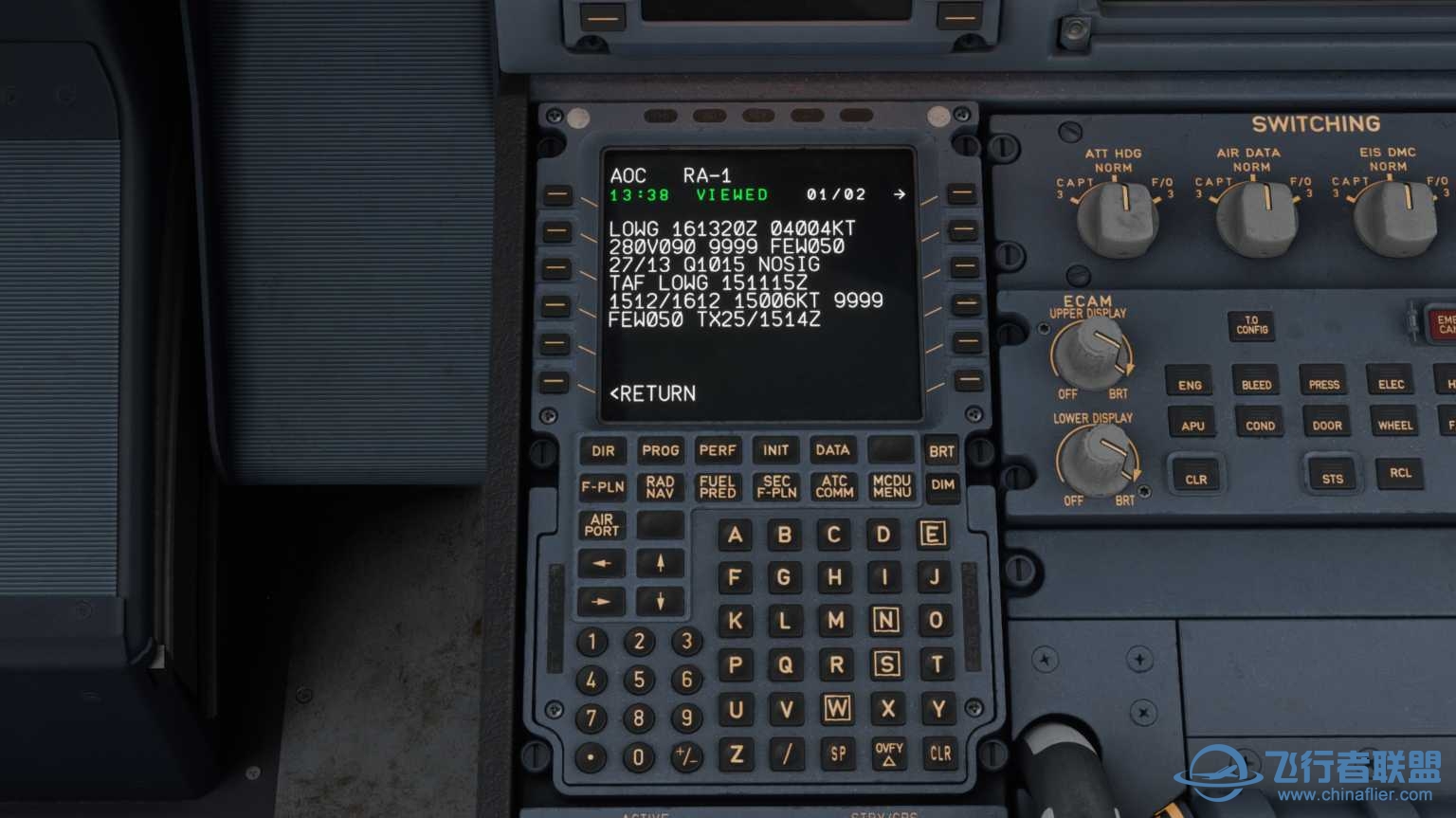Open the F-PLN flight plan page
This screenshot has width=1456, height=818.
(x=603, y=487)
